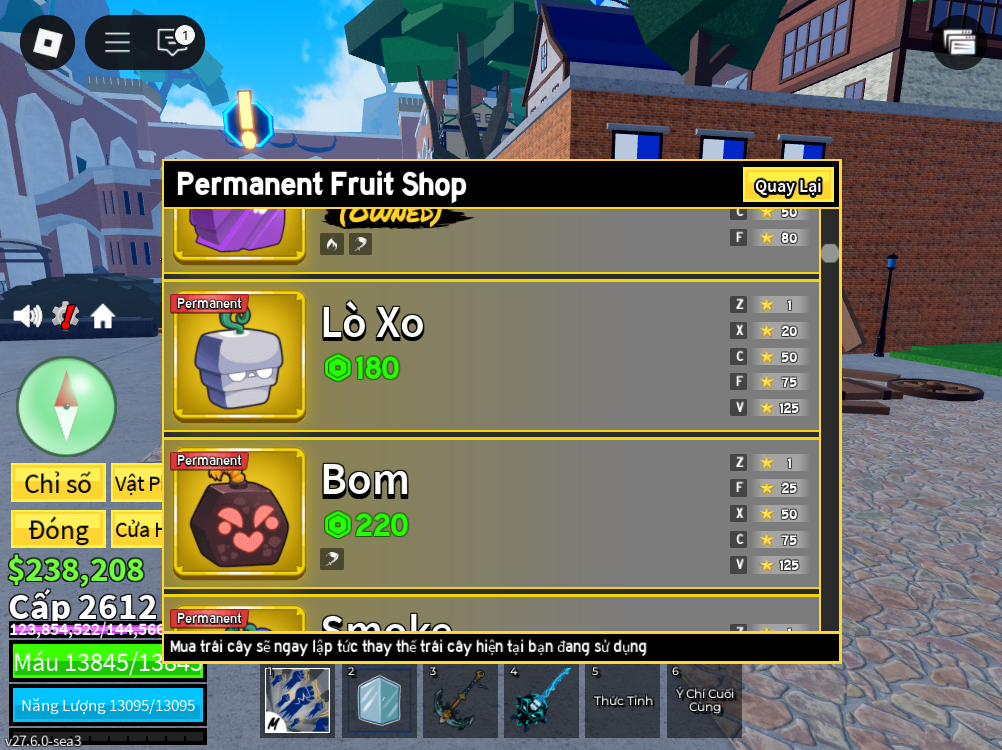
Task: Open settings via the gear icon
Action: point(65,316)
